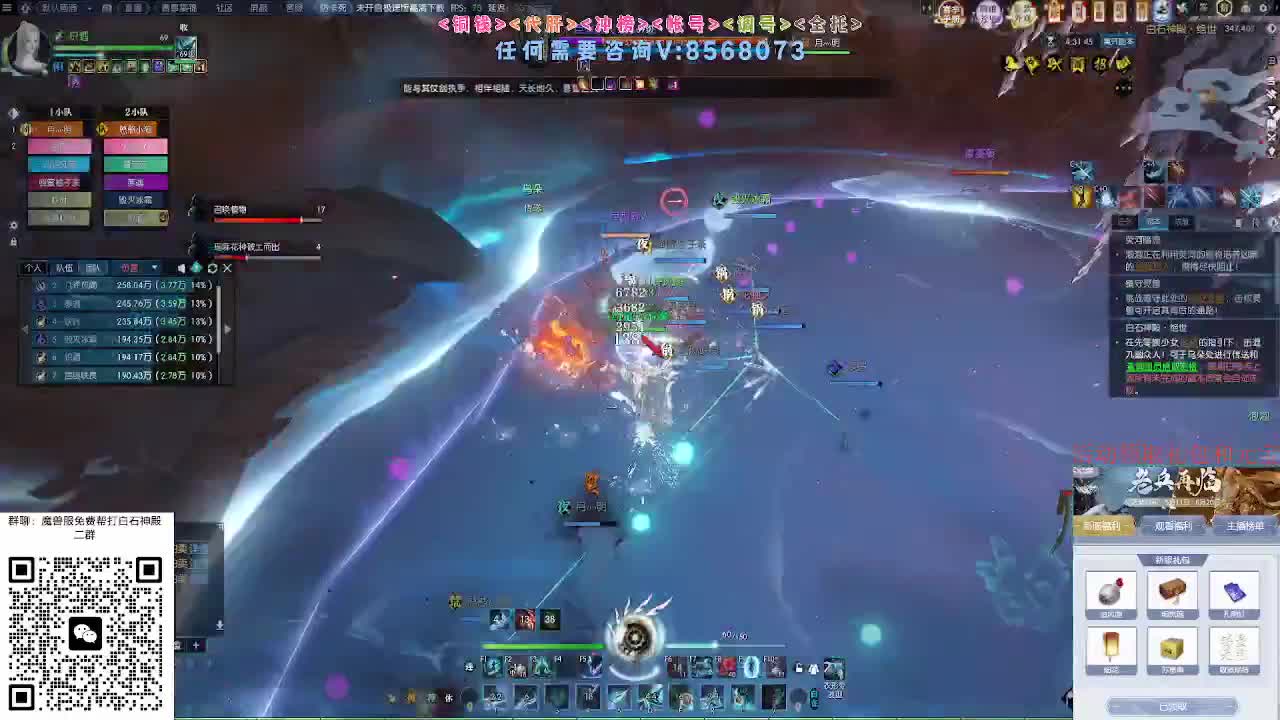The height and width of the screenshot is (720, 1280).
Task: Click the gem icon in the damage meter header
Action: 196,268
